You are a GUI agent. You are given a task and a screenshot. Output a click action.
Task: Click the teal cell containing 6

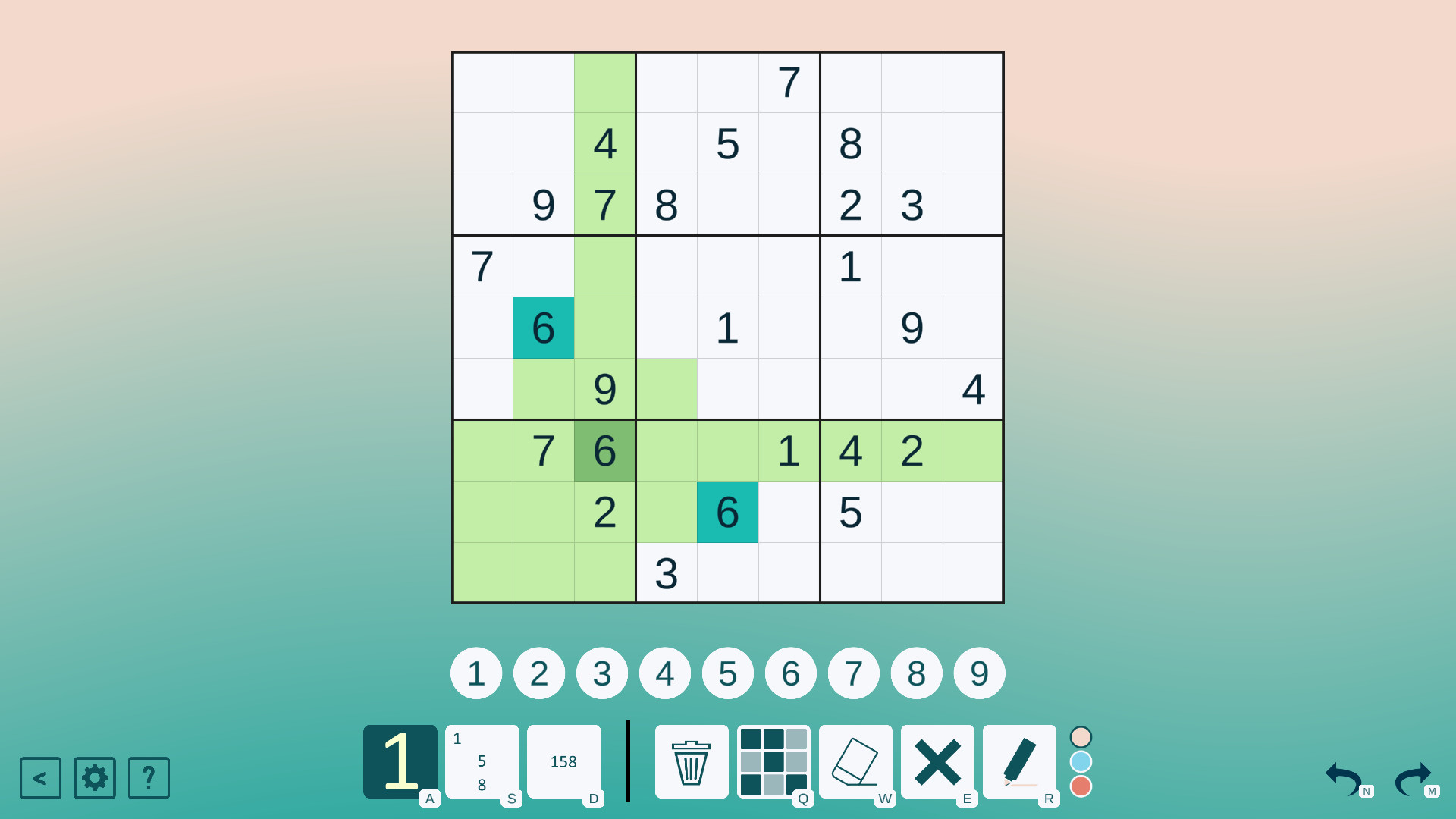point(543,328)
